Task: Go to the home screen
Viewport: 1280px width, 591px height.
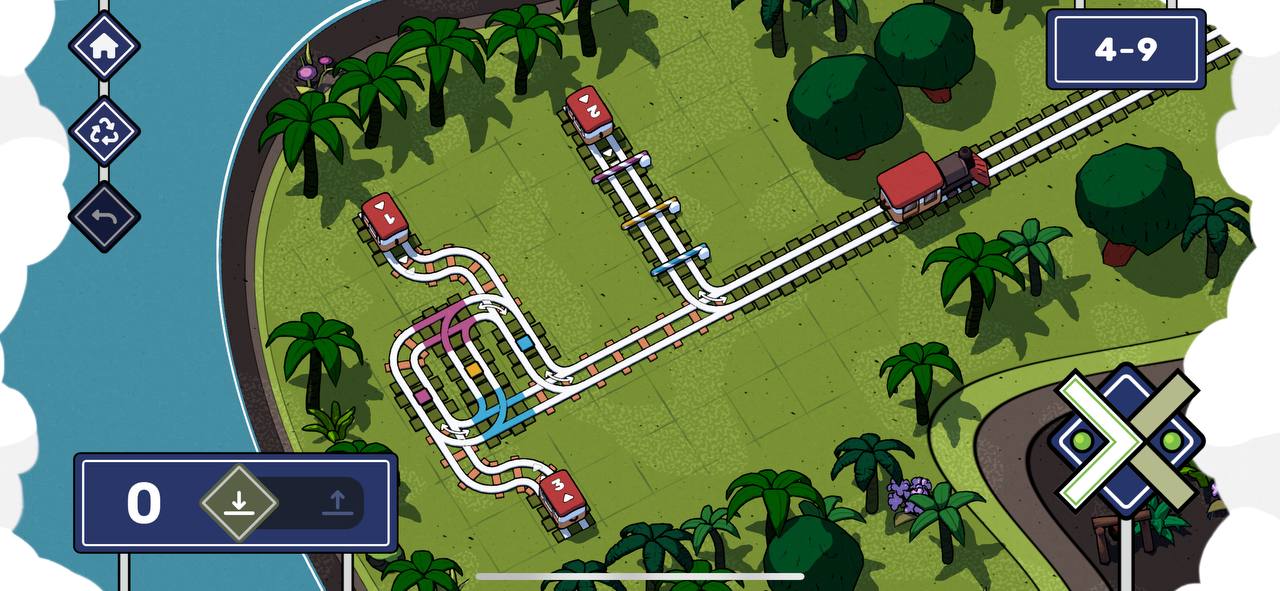Action: tap(104, 46)
